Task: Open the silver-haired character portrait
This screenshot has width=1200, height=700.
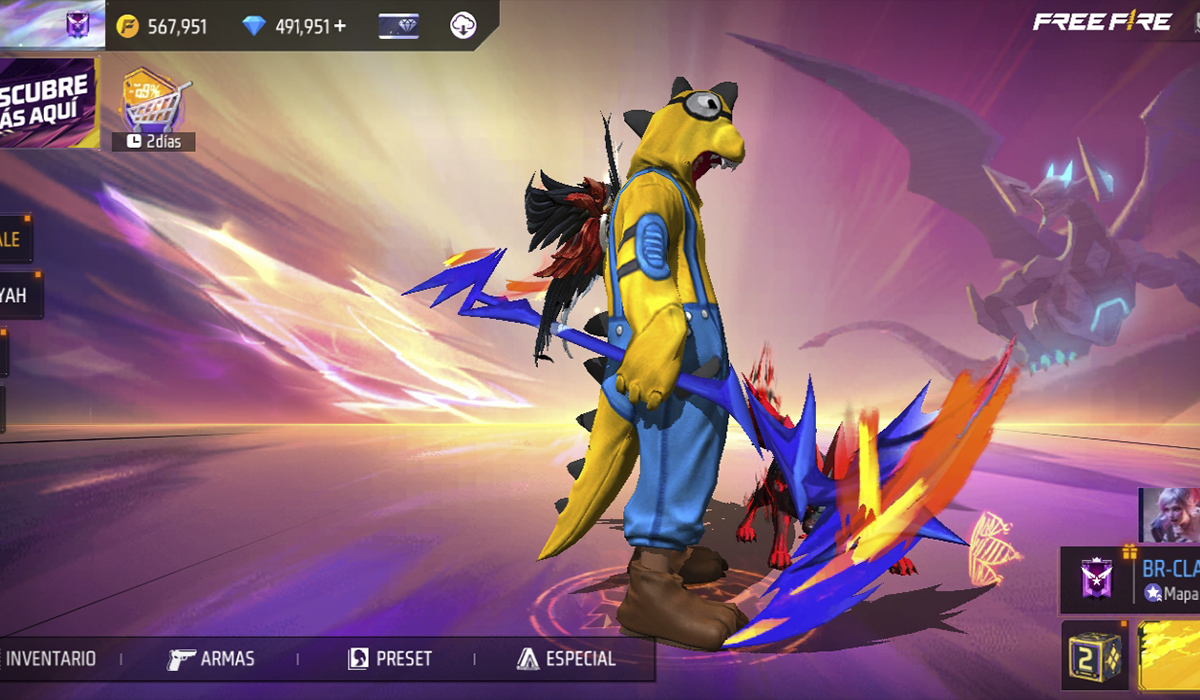Action: [1172, 515]
